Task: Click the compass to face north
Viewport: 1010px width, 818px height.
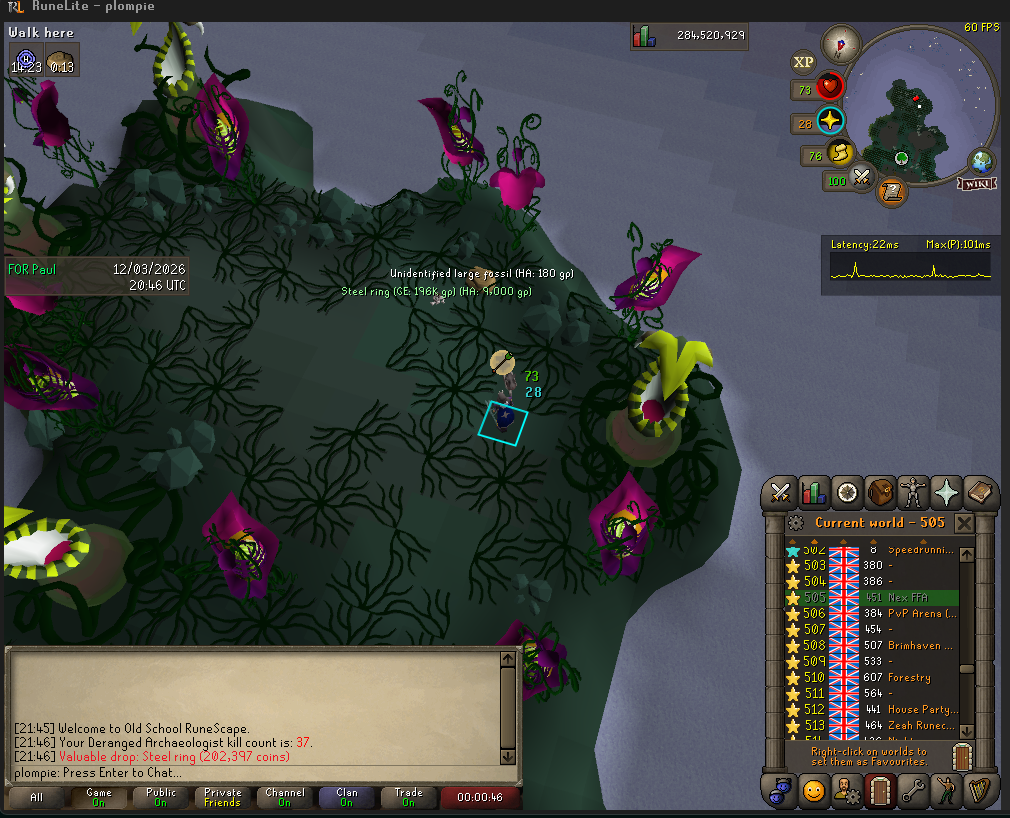Action: [841, 43]
